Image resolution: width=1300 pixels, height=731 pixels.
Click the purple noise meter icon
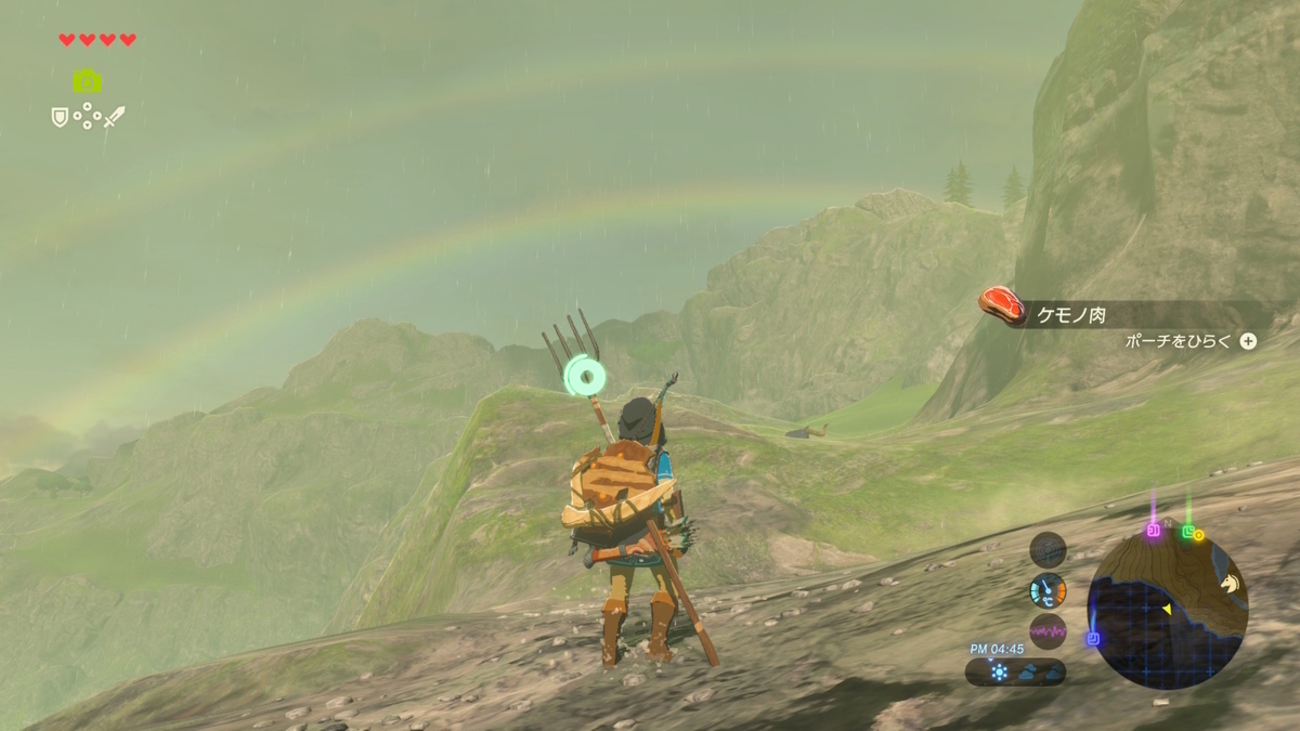pyautogui.click(x=1048, y=632)
